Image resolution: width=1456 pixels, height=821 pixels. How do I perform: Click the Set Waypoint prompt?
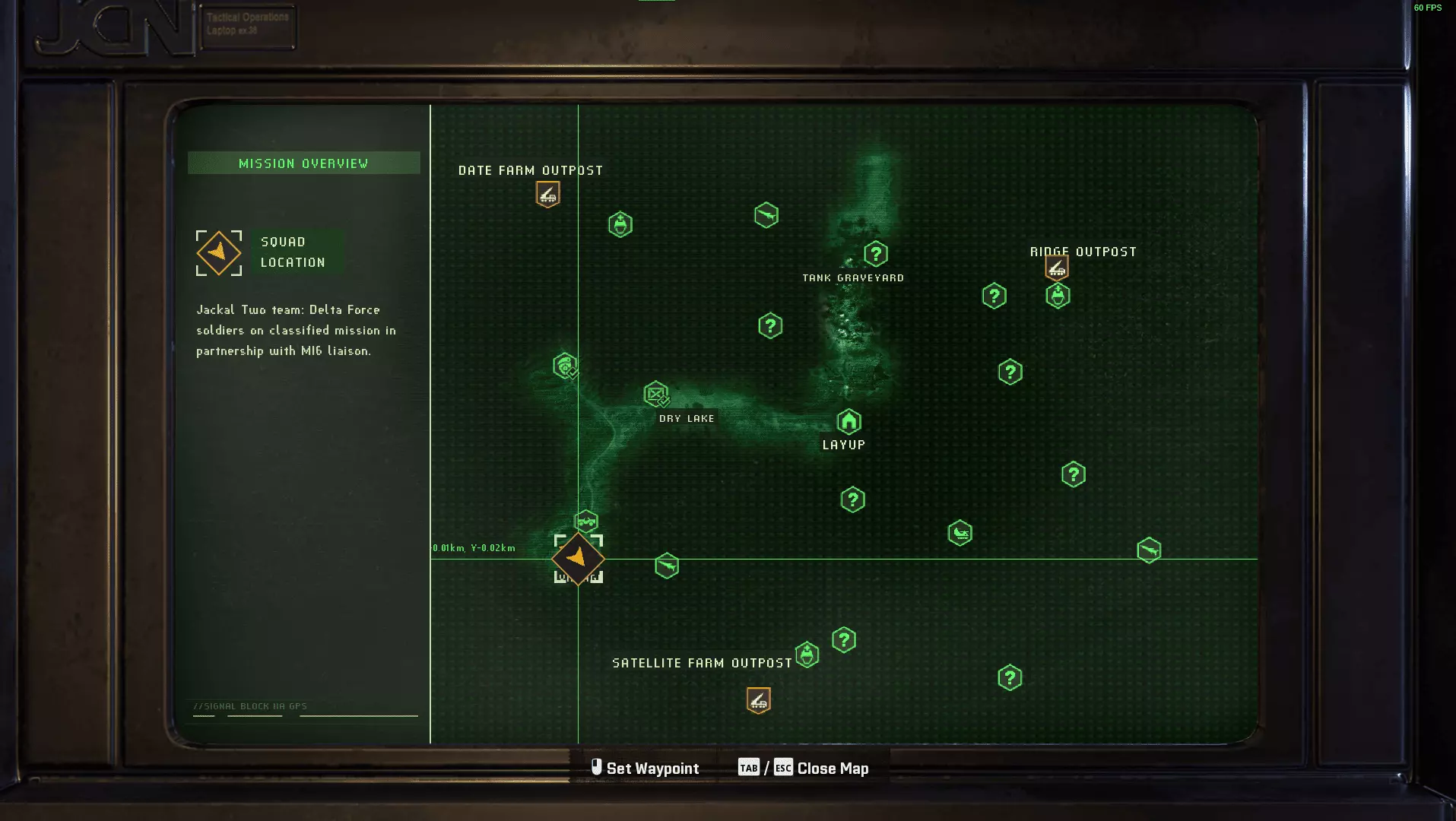[x=645, y=769]
